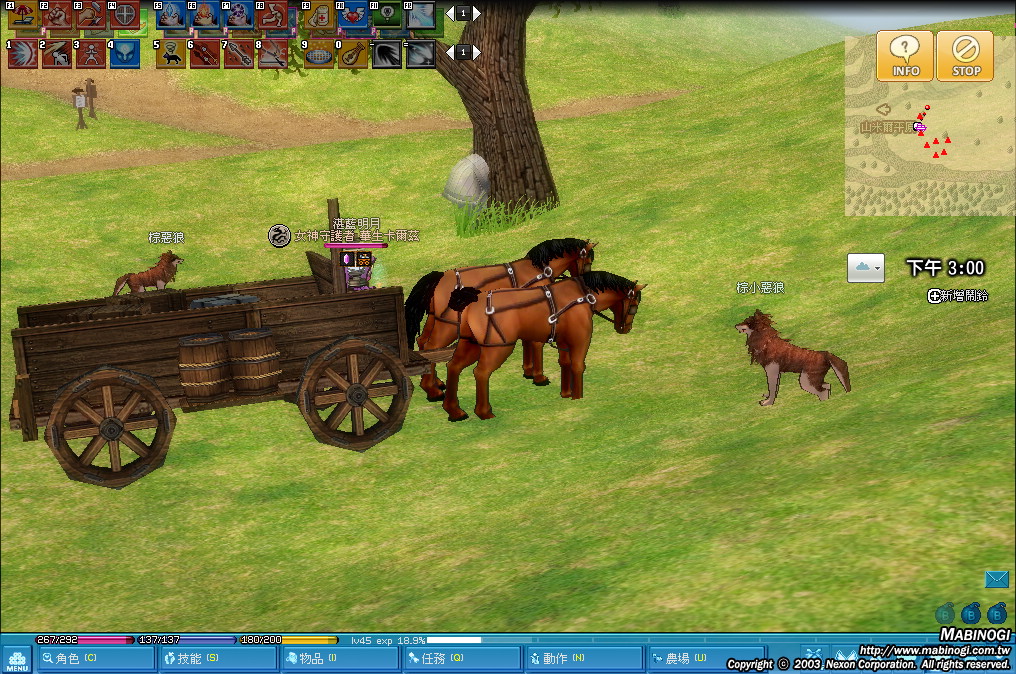Click the STOP button
The width and height of the screenshot is (1016, 674).
(965, 55)
